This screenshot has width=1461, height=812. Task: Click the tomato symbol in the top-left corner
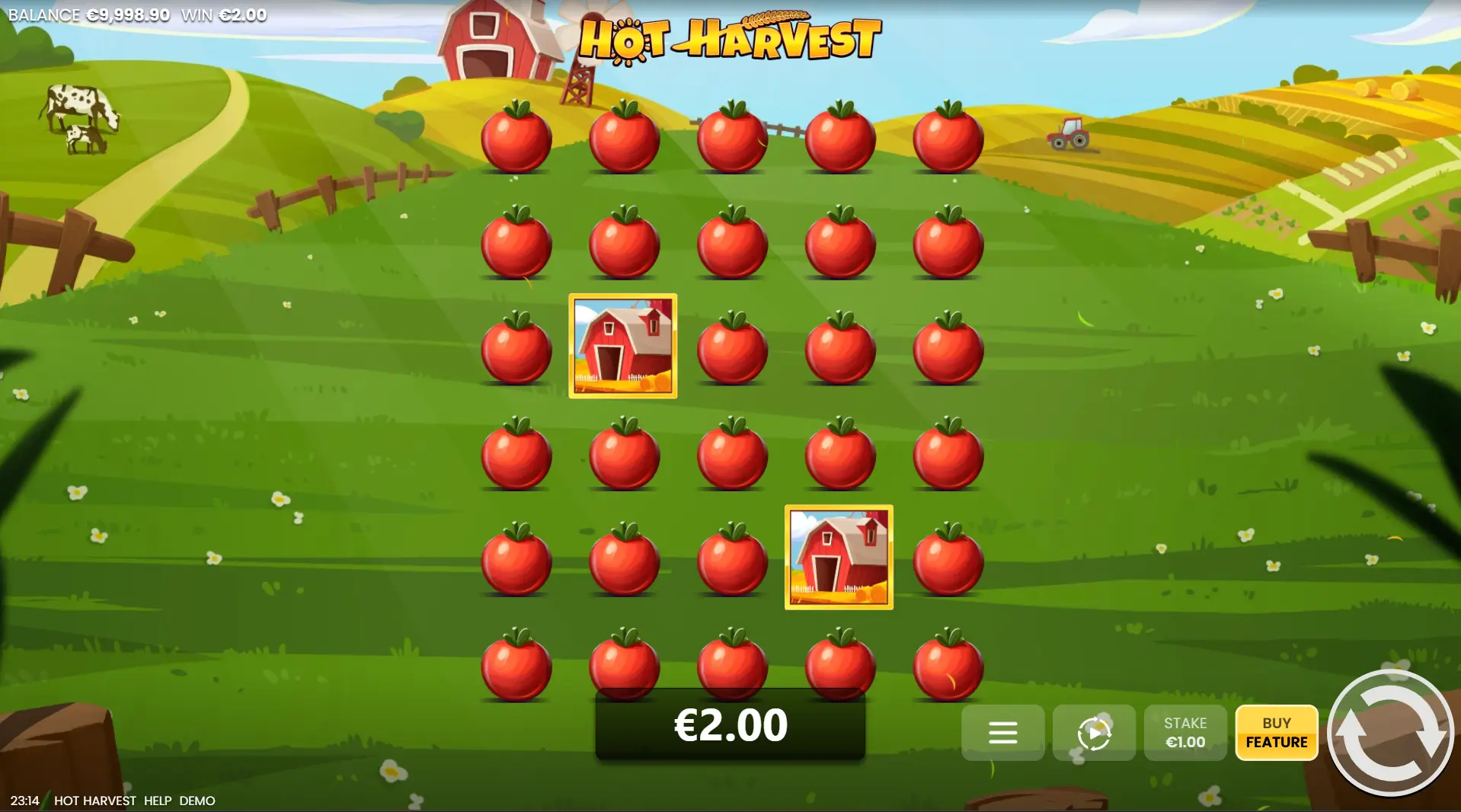point(517,137)
